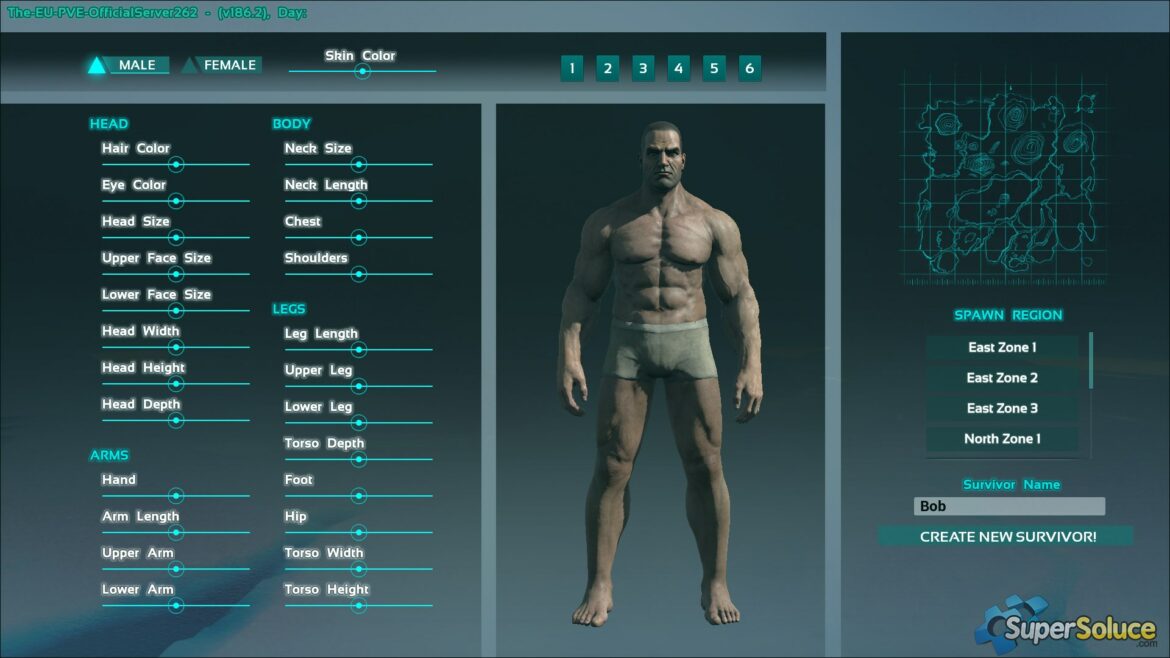This screenshot has height=658, width=1170.
Task: Create the new survivor
Action: (x=1007, y=536)
